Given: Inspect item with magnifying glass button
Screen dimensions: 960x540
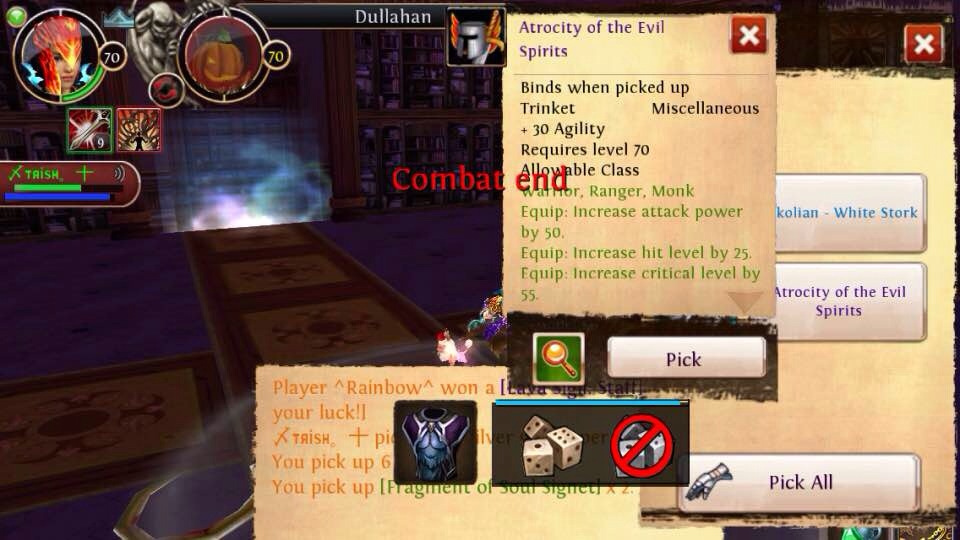Looking at the screenshot, I should (x=558, y=358).
